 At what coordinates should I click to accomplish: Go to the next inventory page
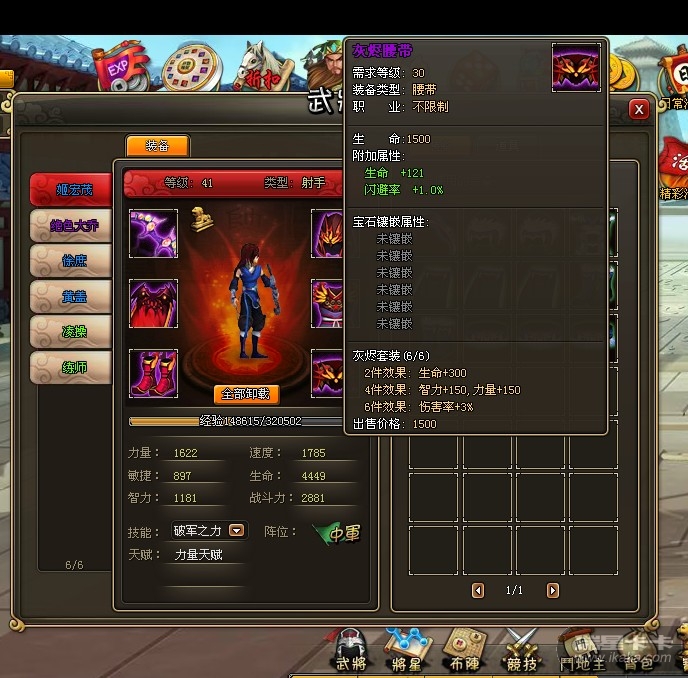553,591
